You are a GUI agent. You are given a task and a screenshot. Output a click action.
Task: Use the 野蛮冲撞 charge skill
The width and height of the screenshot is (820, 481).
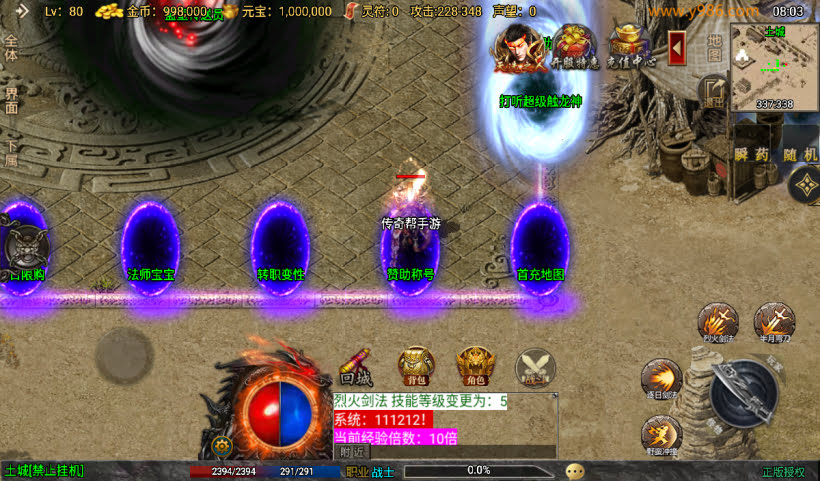[661, 435]
